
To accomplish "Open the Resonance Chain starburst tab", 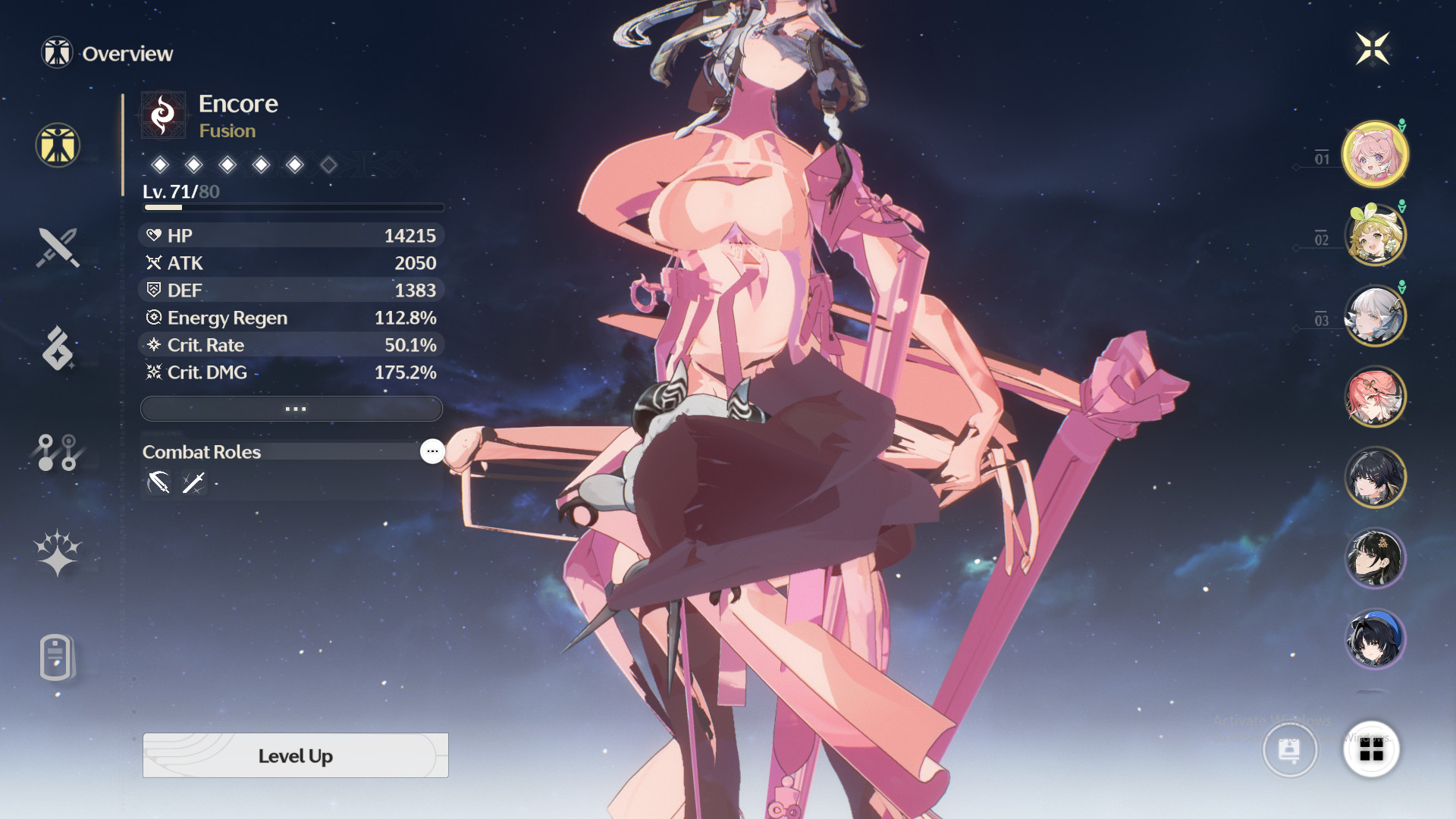I will click(58, 552).
